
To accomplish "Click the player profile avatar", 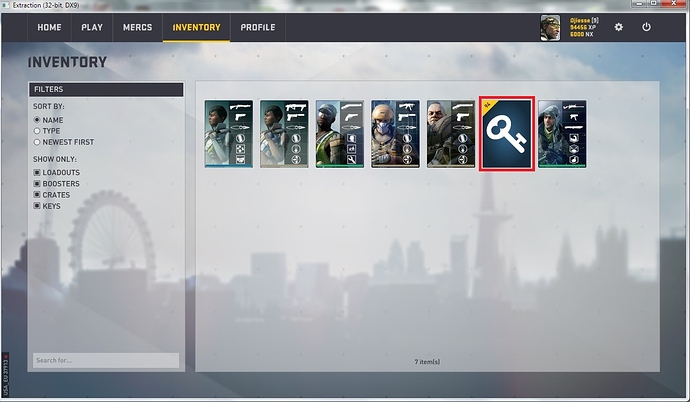I will [x=553, y=27].
